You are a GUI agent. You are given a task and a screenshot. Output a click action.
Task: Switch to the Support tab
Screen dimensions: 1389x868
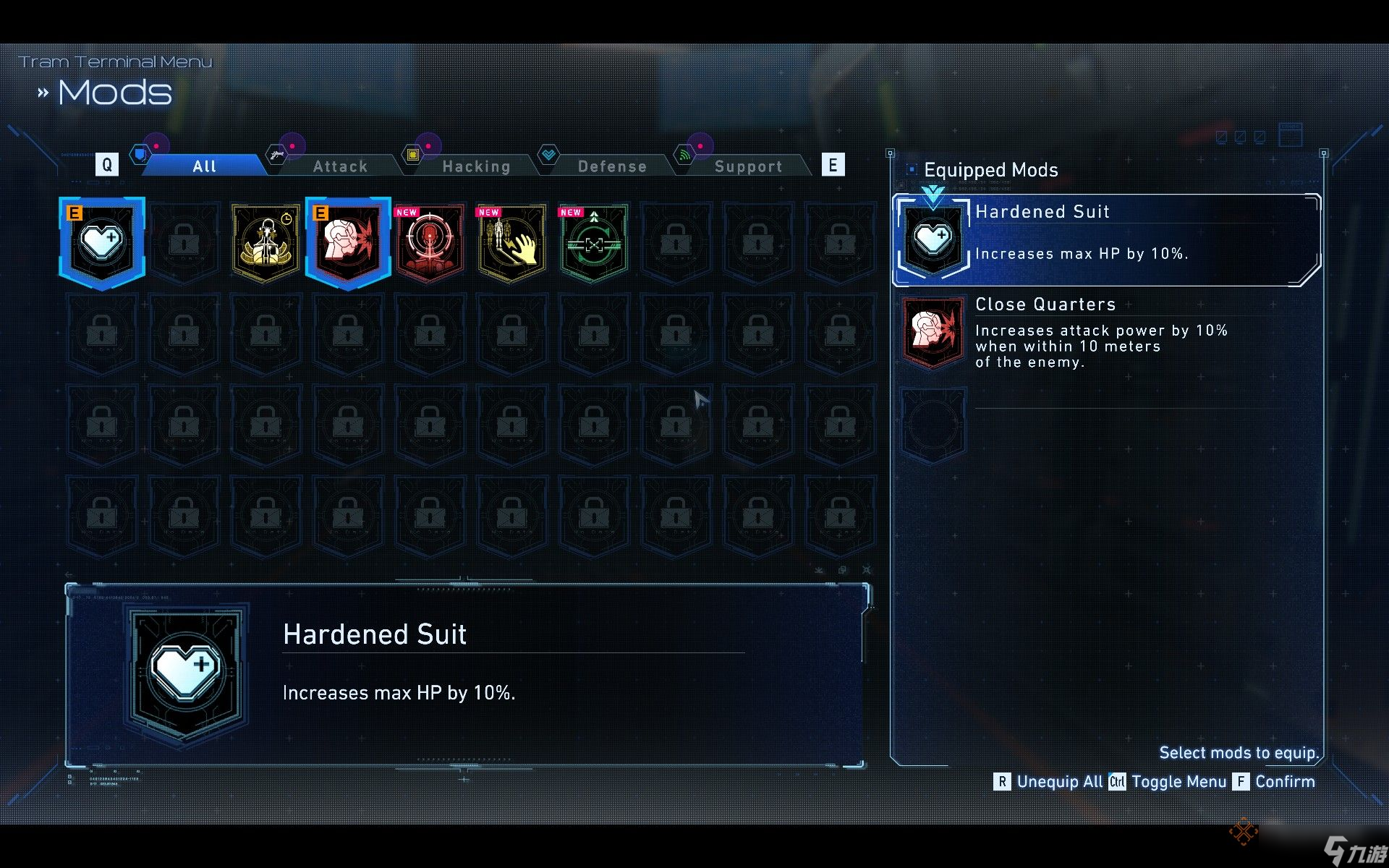[x=748, y=166]
